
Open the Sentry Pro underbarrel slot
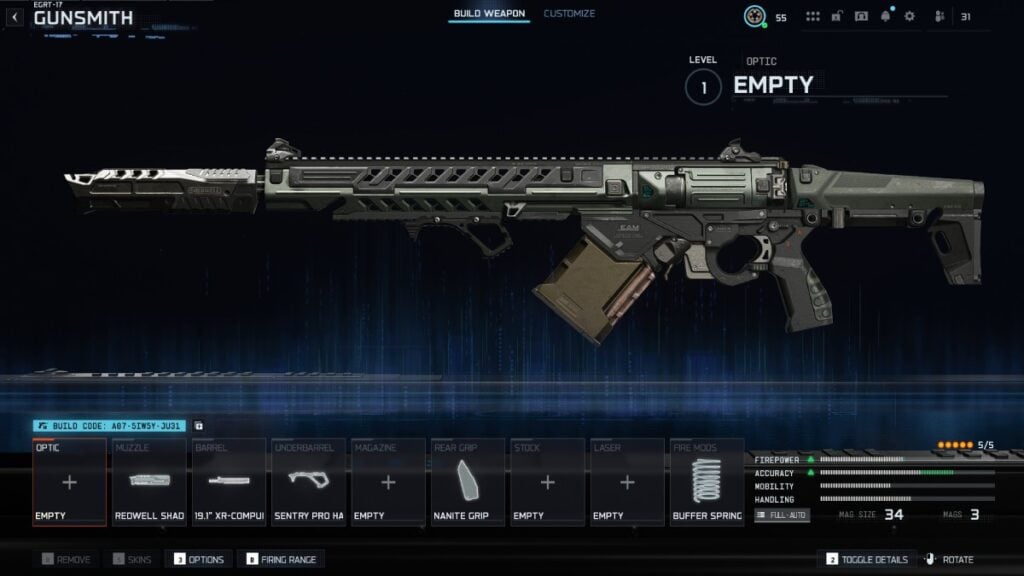click(x=309, y=482)
